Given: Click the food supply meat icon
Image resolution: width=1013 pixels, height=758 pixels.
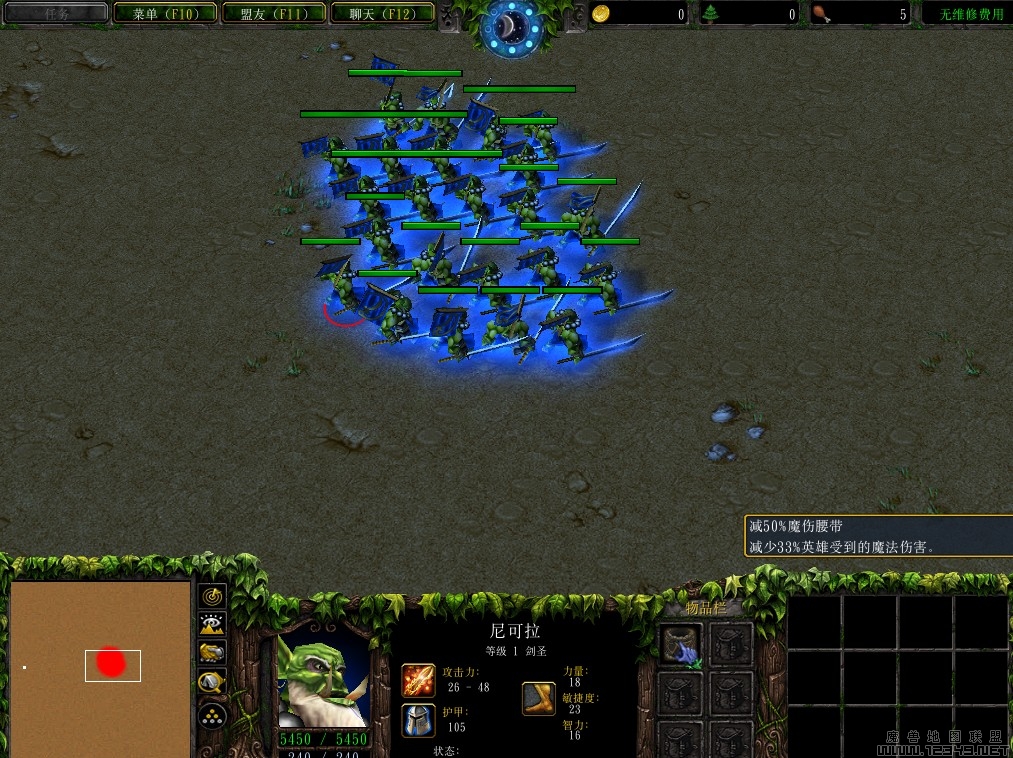Looking at the screenshot, I should click(x=821, y=14).
